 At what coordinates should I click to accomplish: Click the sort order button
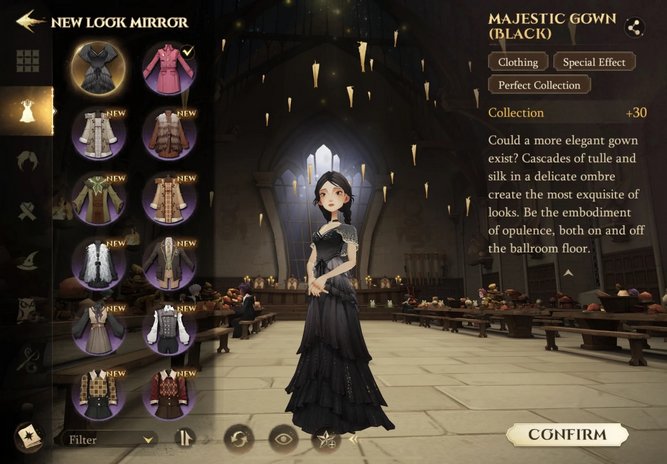(184, 437)
